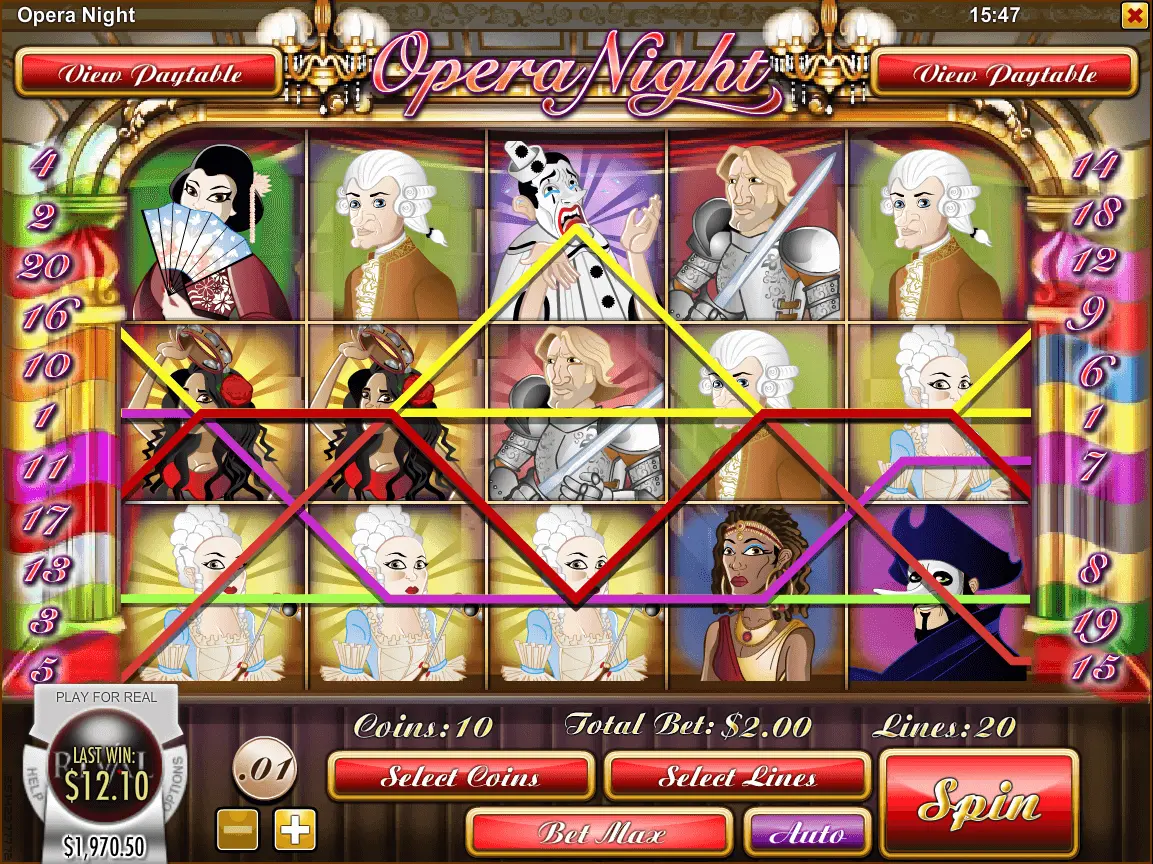Close the Opera Night game window
The width and height of the screenshot is (1153, 864).
[1134, 15]
